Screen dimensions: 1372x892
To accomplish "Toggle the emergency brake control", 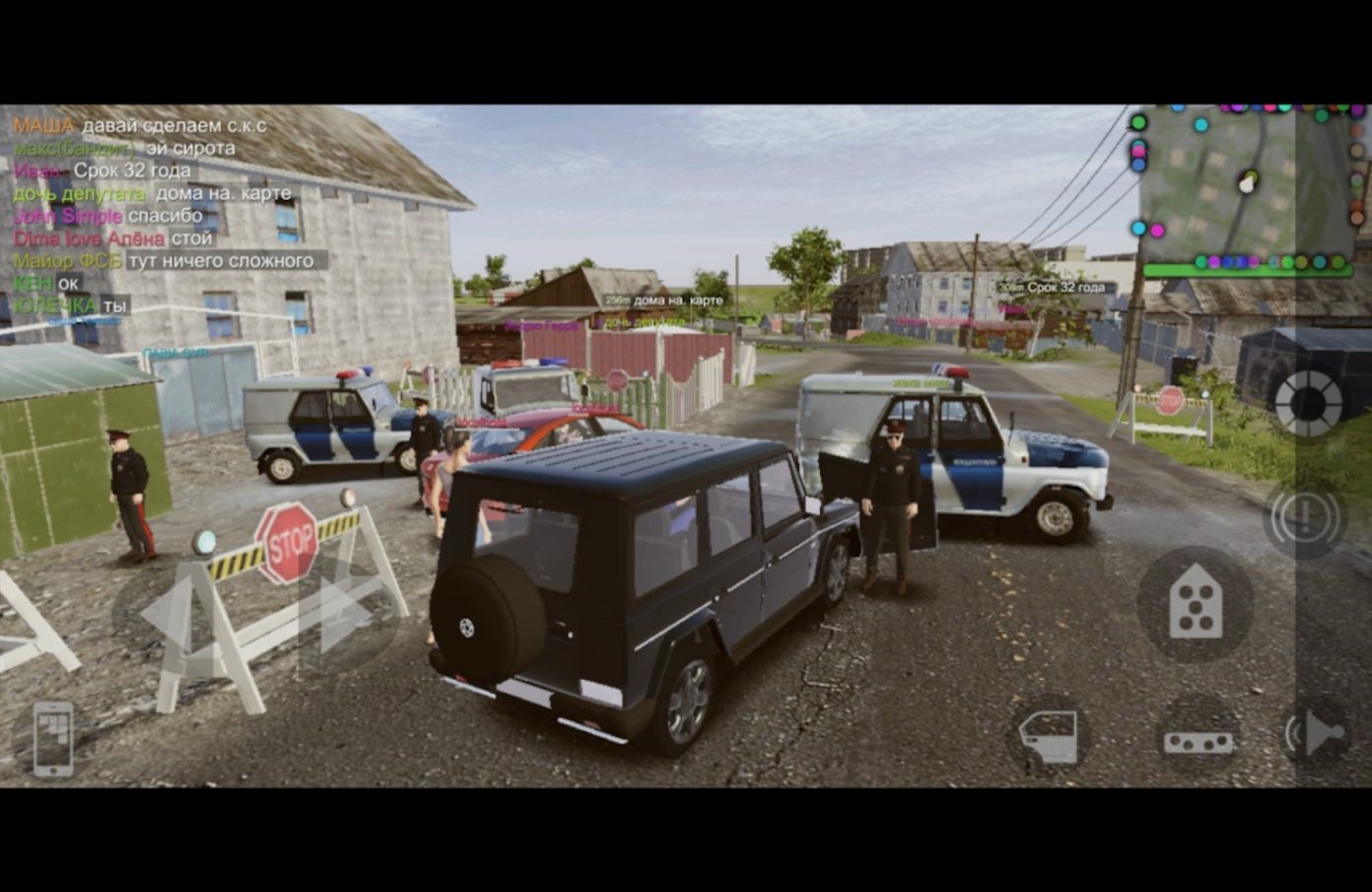I will [1306, 516].
